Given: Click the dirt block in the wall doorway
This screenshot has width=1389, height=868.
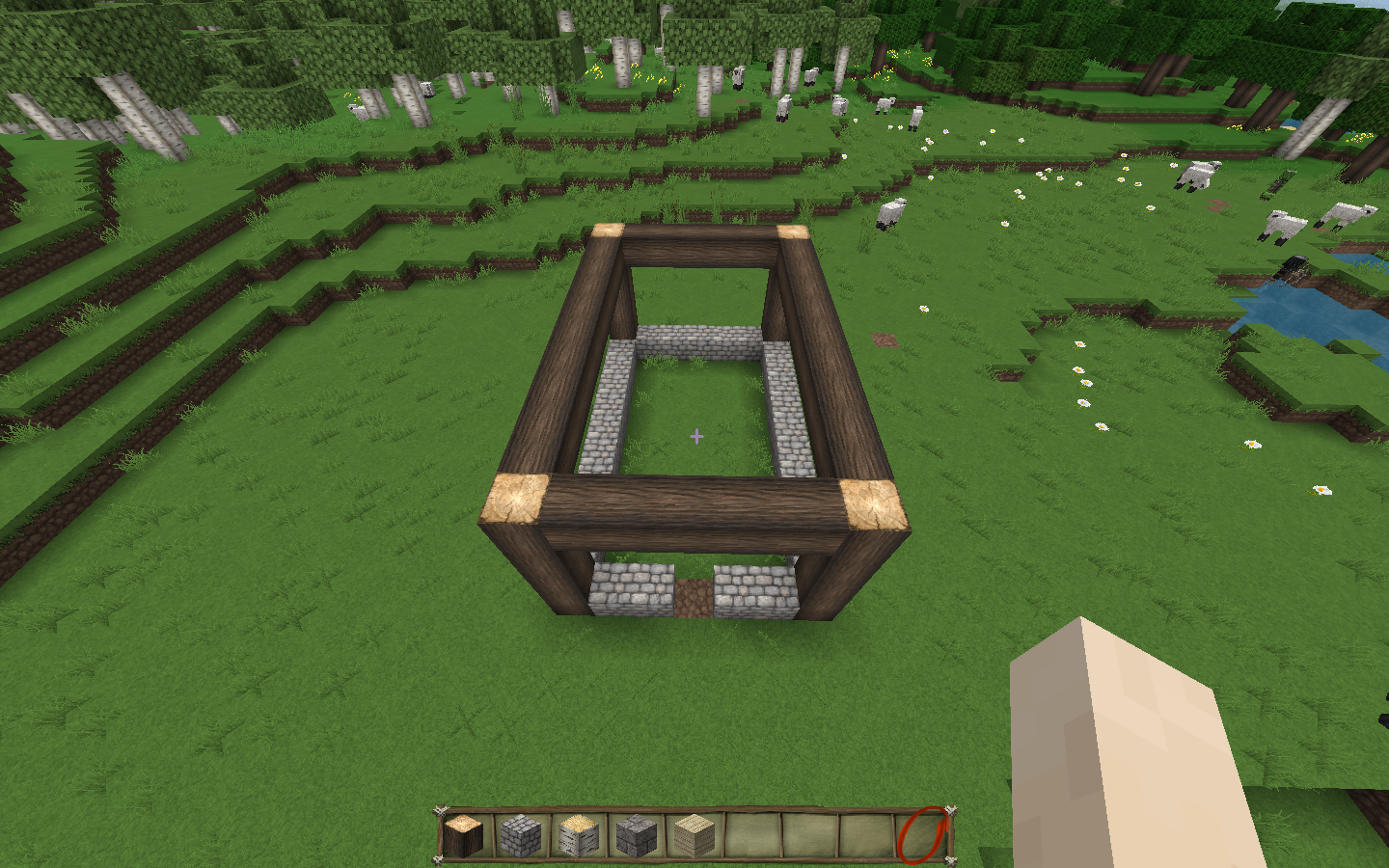Looking at the screenshot, I should pyautogui.click(x=693, y=593).
